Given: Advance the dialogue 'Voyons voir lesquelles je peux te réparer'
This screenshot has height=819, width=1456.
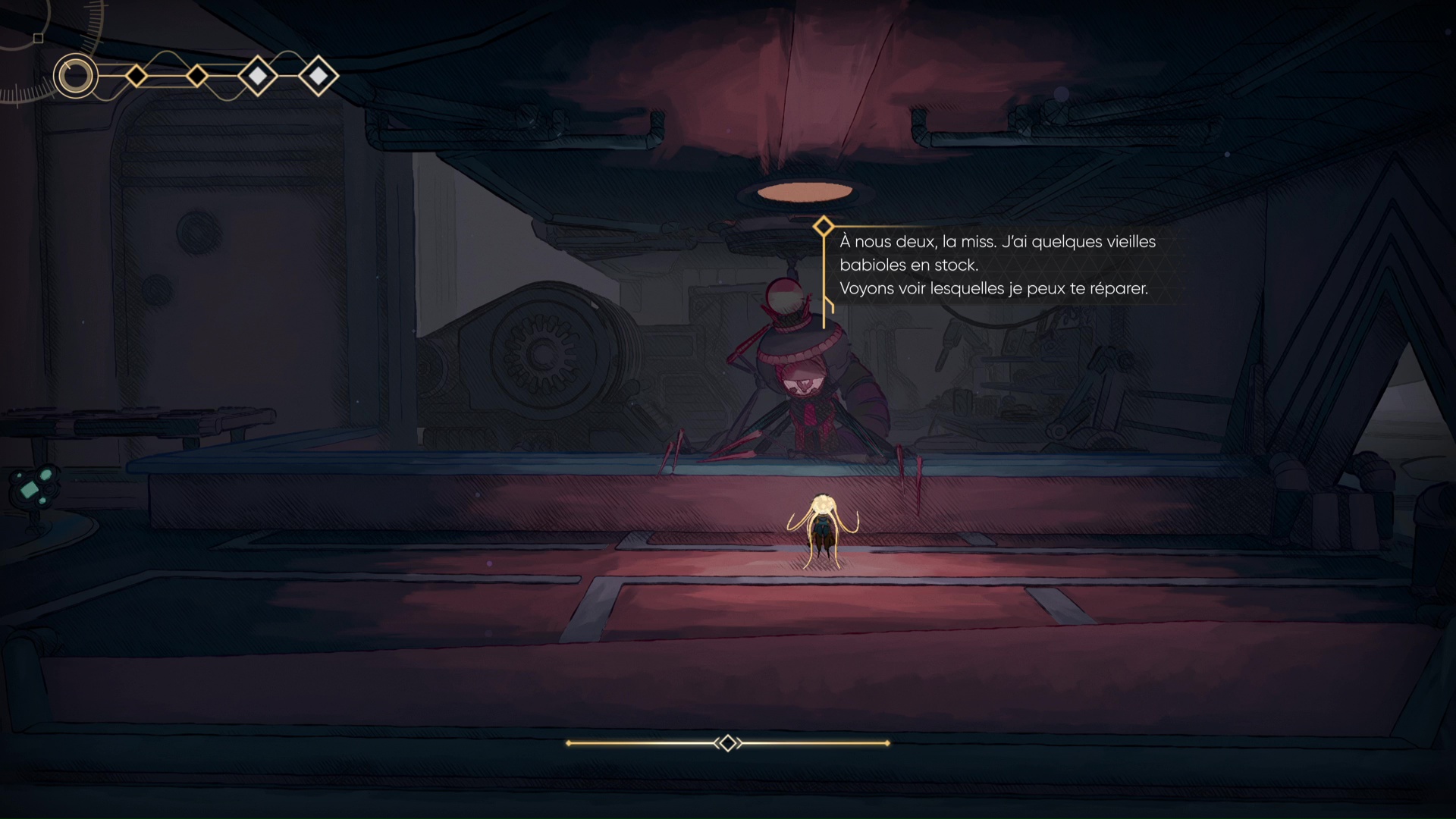Looking at the screenshot, I should pos(993,288).
